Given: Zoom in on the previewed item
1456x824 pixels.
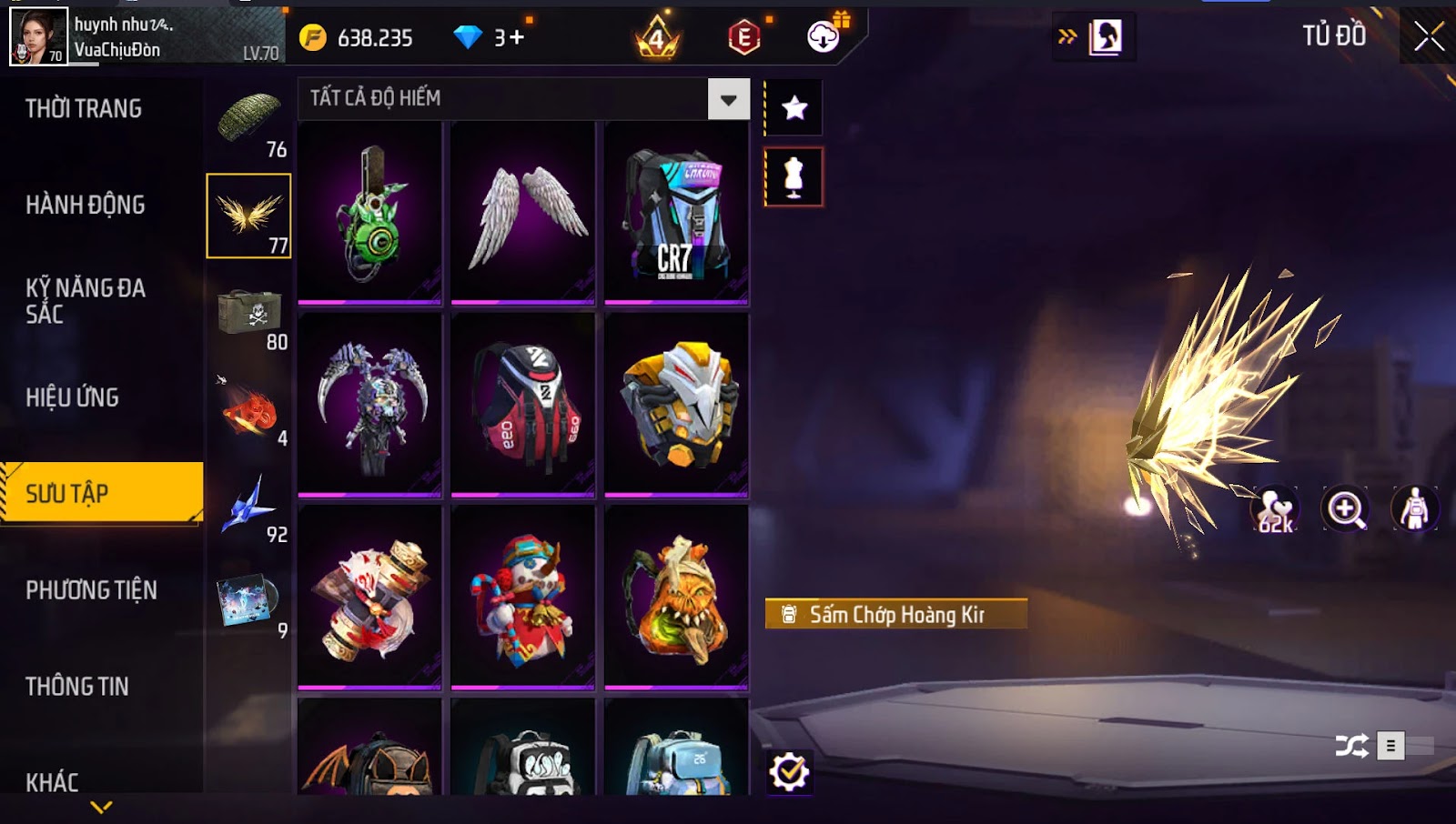Looking at the screenshot, I should pos(1345,509).
